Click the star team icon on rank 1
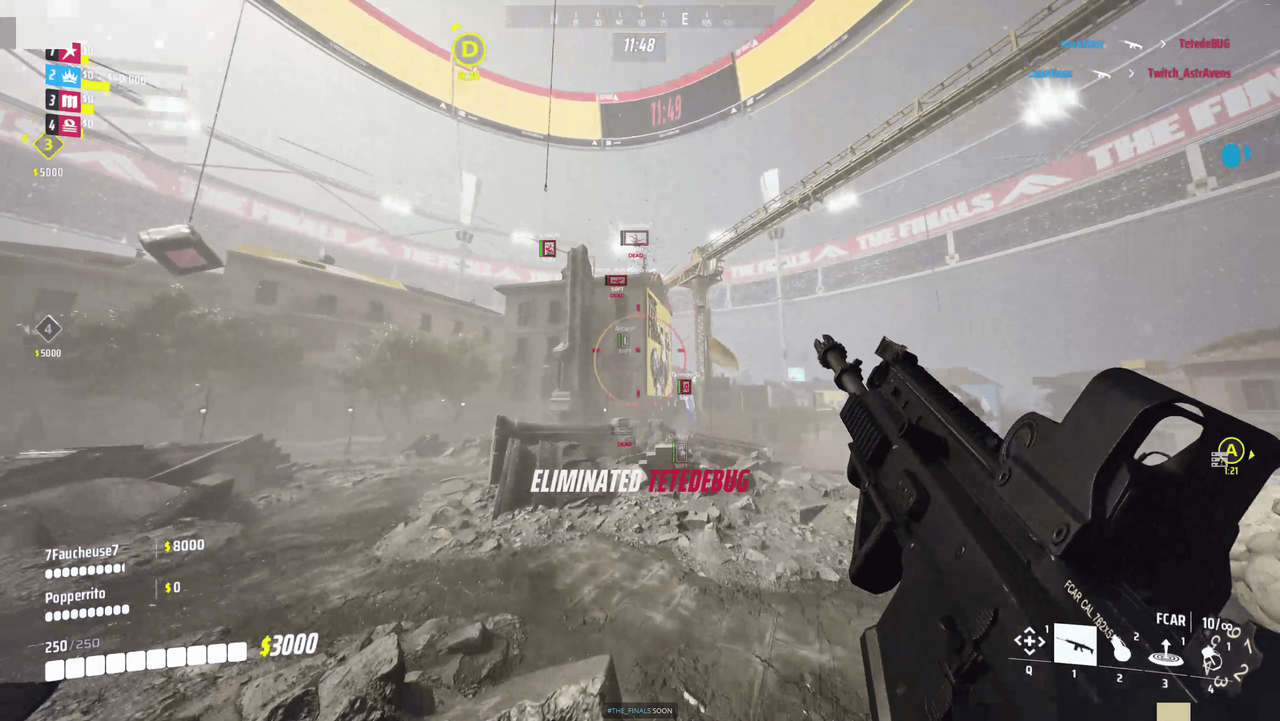 (x=71, y=52)
